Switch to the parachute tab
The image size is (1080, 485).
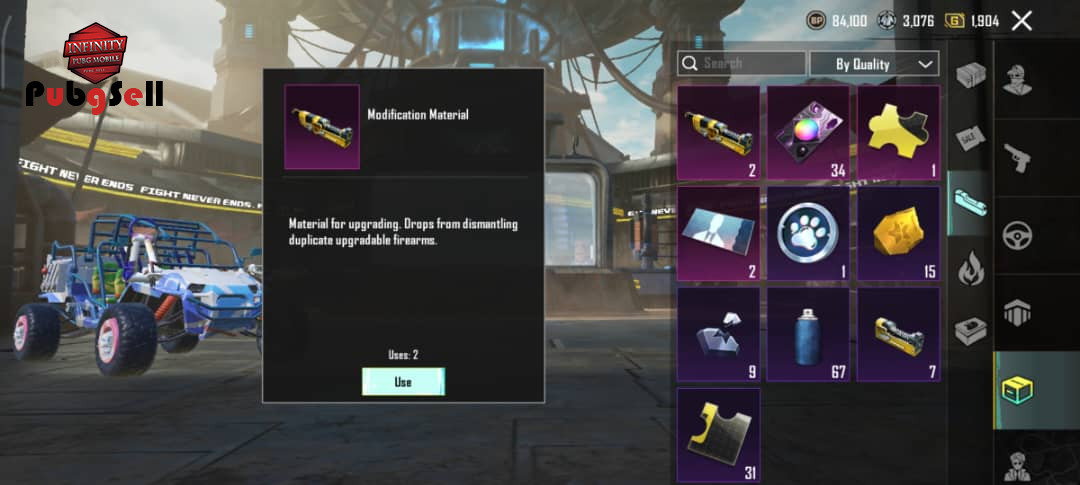1018,313
